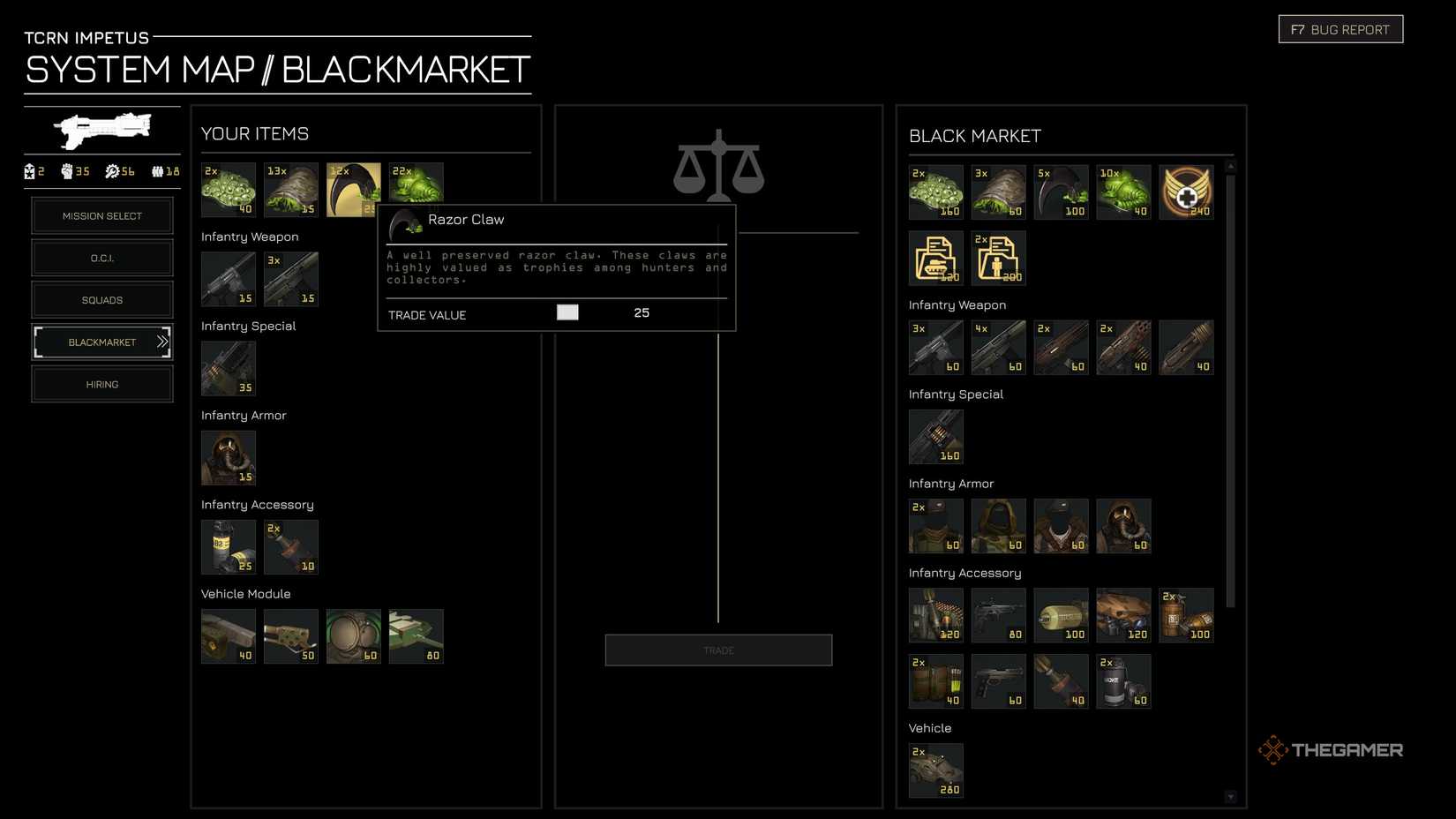
Task: Open the Mission Select screen
Action: [x=102, y=215]
